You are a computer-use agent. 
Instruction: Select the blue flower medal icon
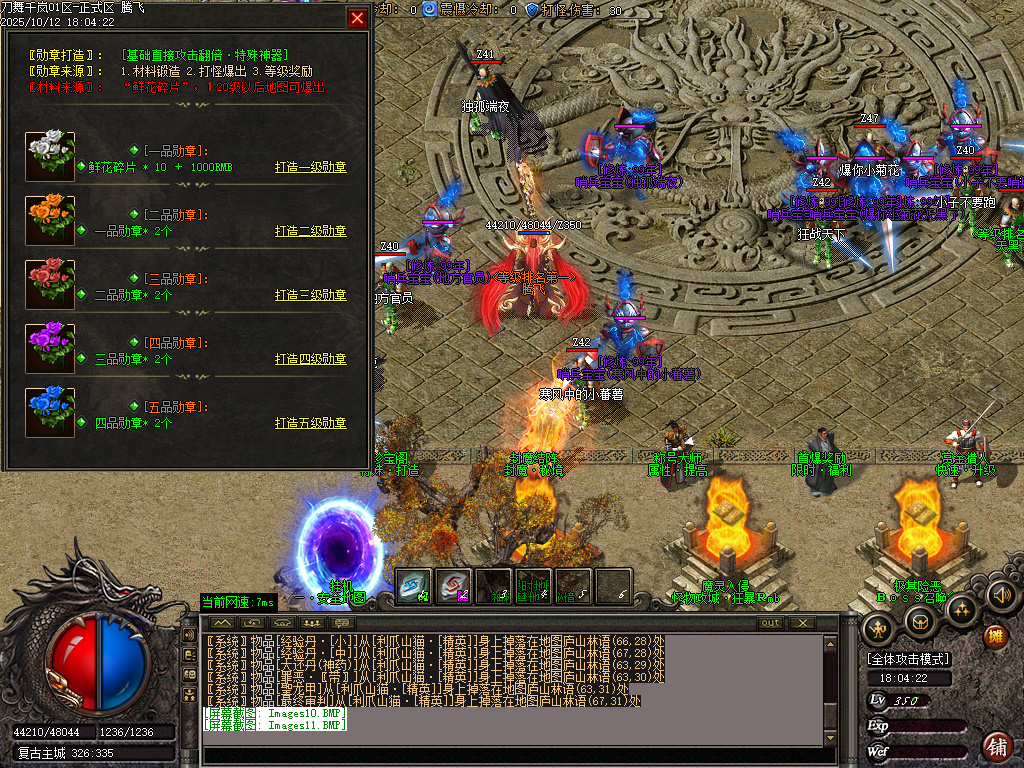coord(50,412)
